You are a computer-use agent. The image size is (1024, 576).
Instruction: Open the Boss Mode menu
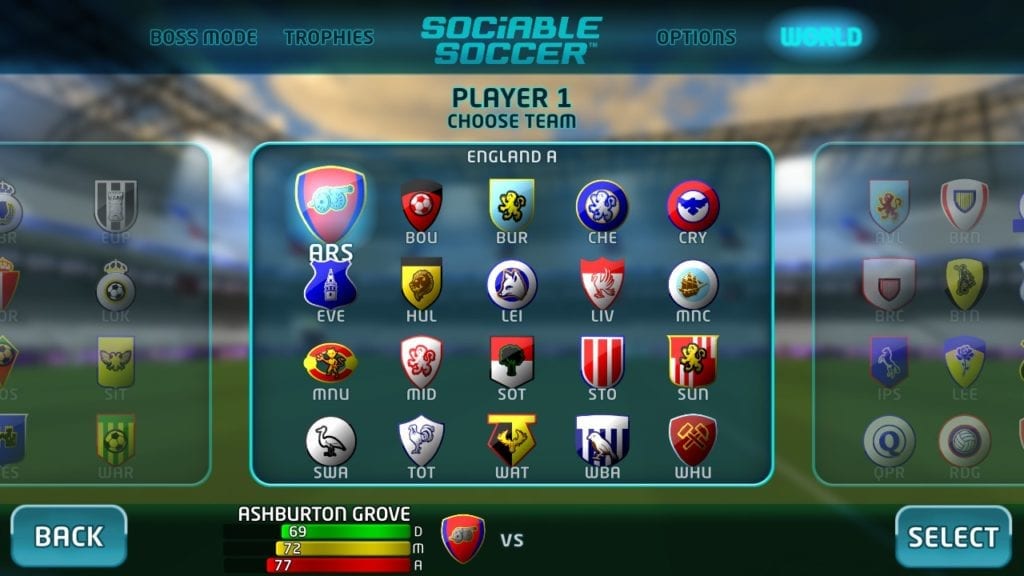click(x=203, y=38)
